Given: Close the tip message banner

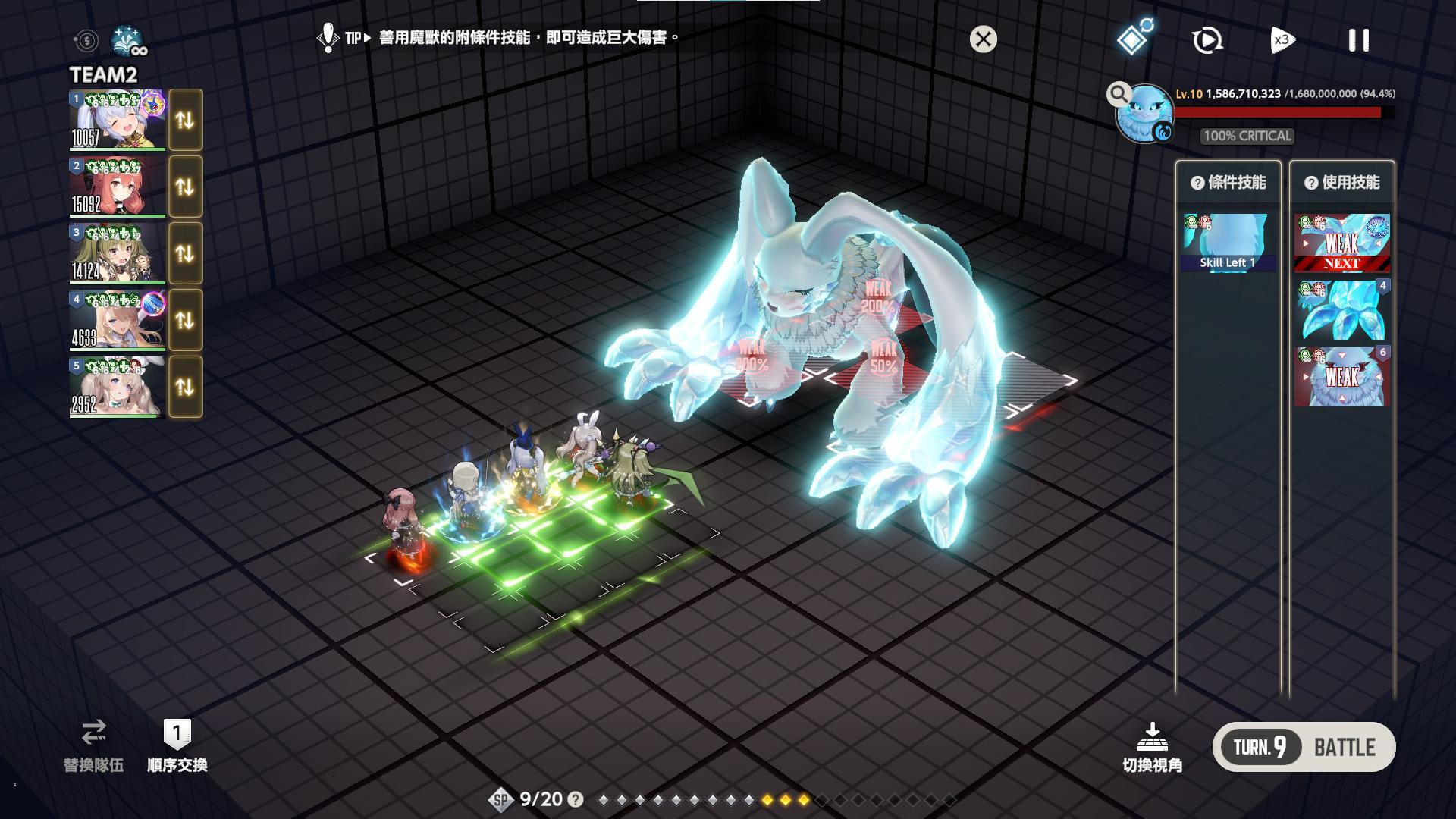Looking at the screenshot, I should pos(983,39).
